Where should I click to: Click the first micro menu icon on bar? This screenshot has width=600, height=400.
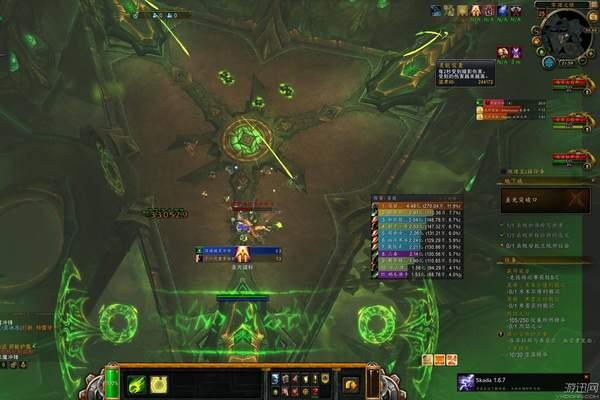point(273,378)
